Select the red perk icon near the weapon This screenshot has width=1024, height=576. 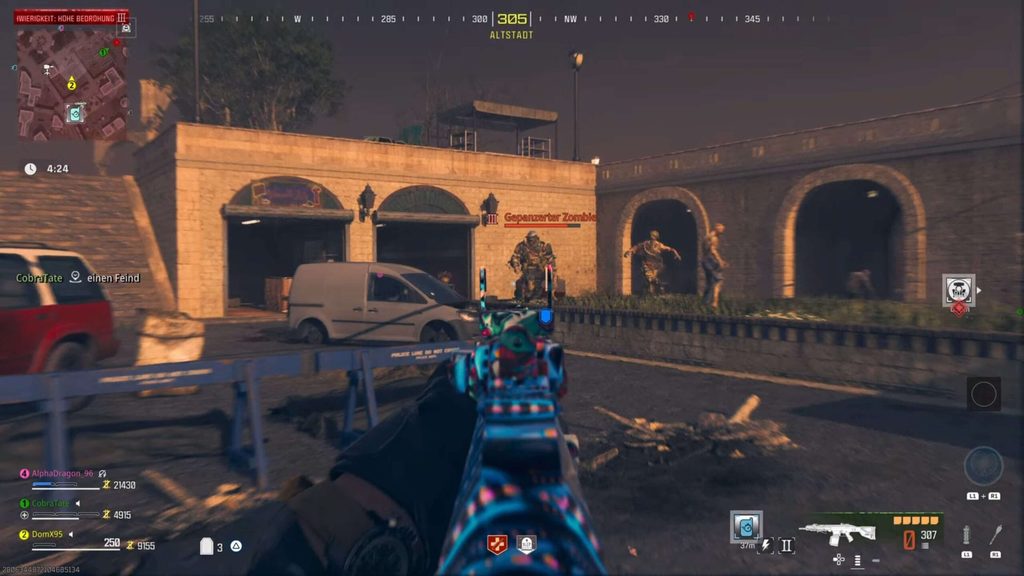coord(497,544)
